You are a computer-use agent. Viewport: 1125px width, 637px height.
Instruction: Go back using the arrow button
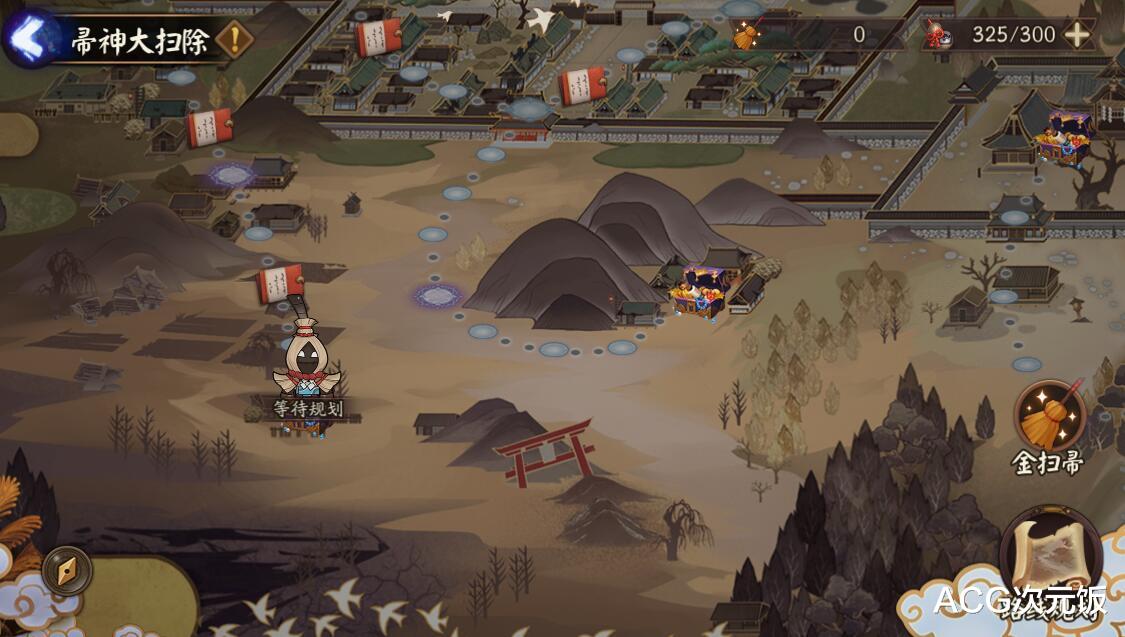(26, 39)
